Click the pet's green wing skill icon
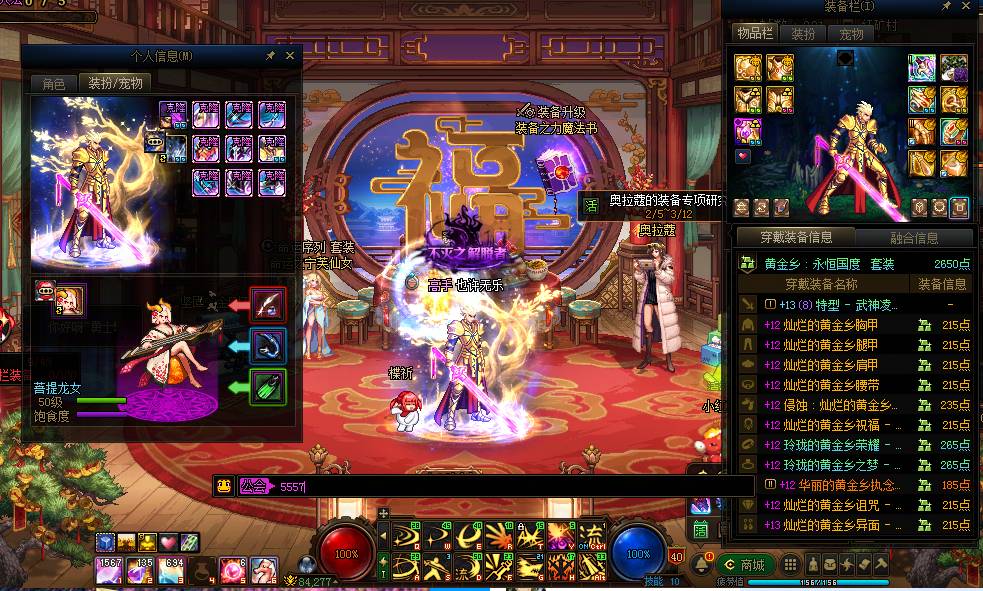 point(267,387)
